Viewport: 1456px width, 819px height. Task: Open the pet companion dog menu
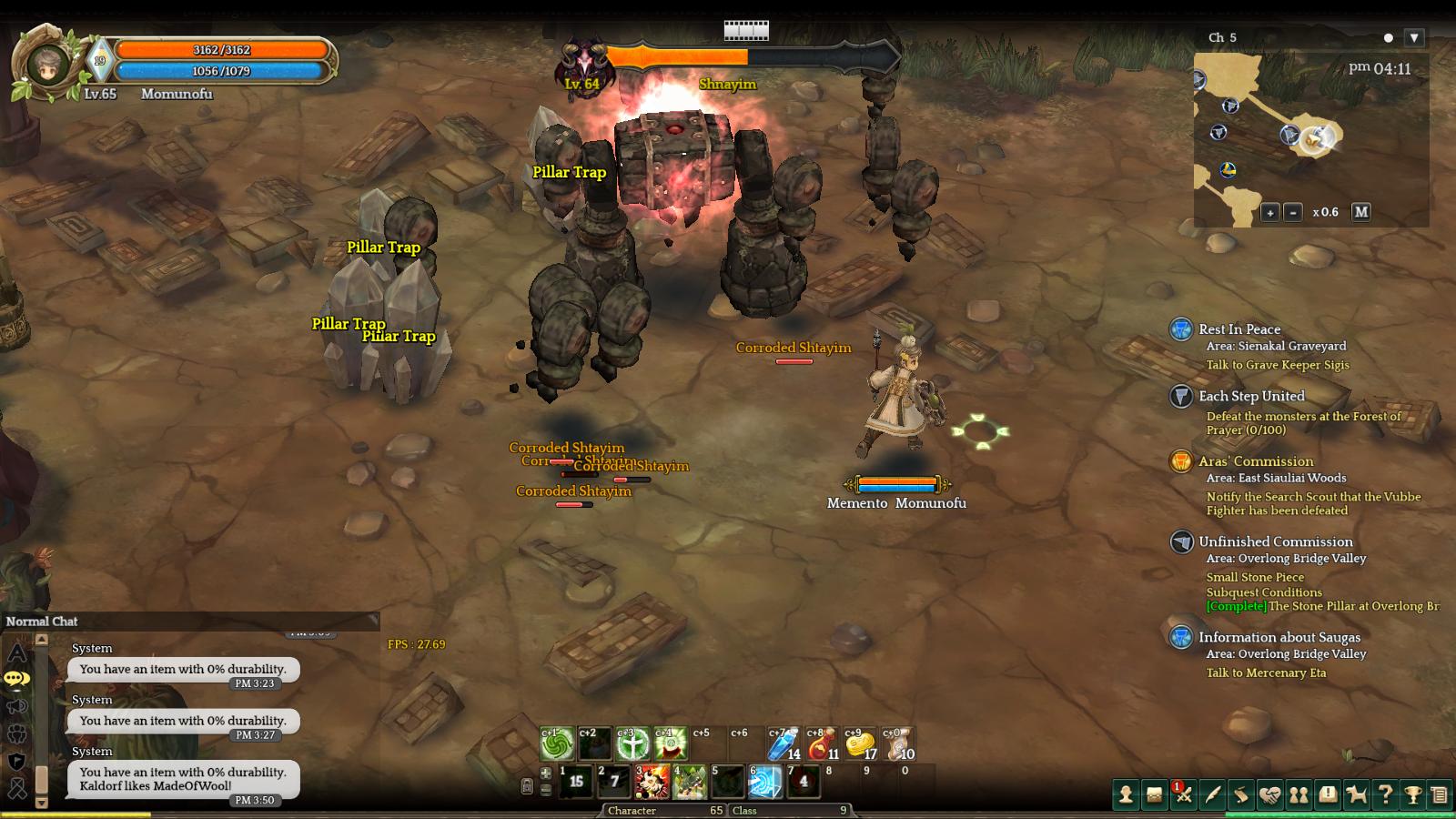(1356, 795)
